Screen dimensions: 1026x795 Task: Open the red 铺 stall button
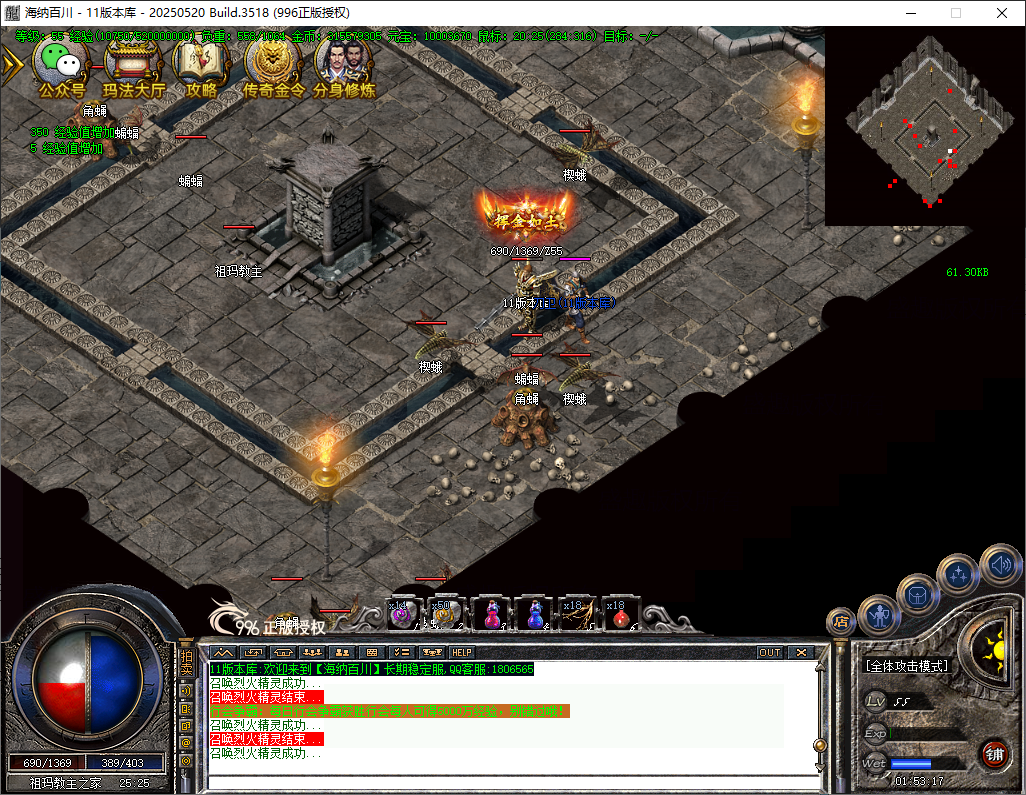(x=994, y=753)
